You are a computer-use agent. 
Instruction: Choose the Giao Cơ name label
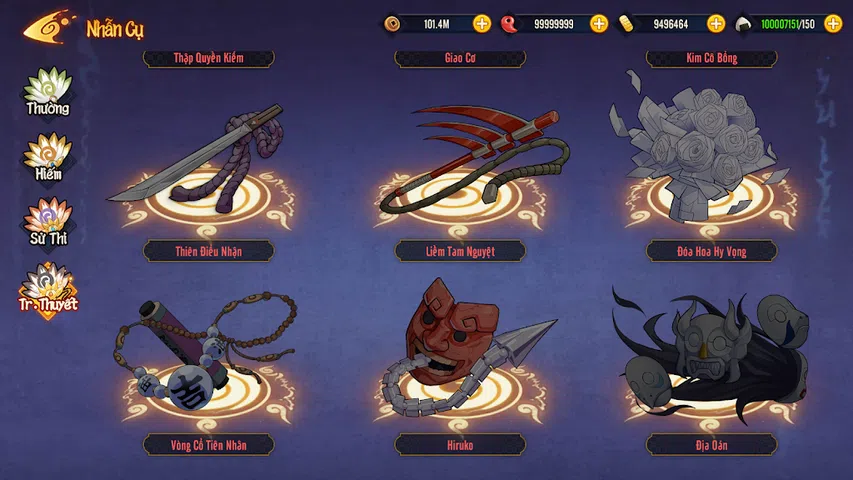[460, 58]
